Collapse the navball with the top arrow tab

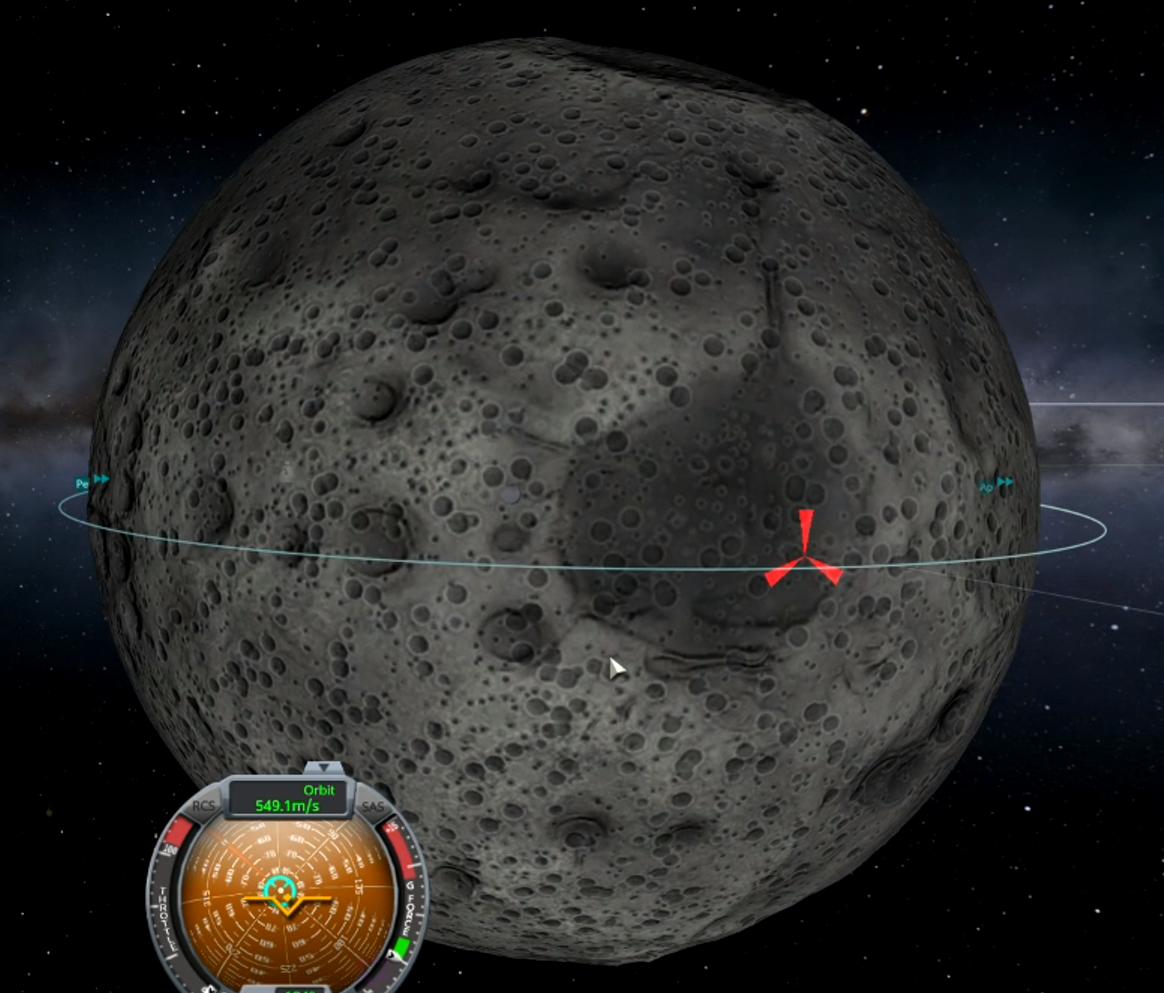coord(323,768)
